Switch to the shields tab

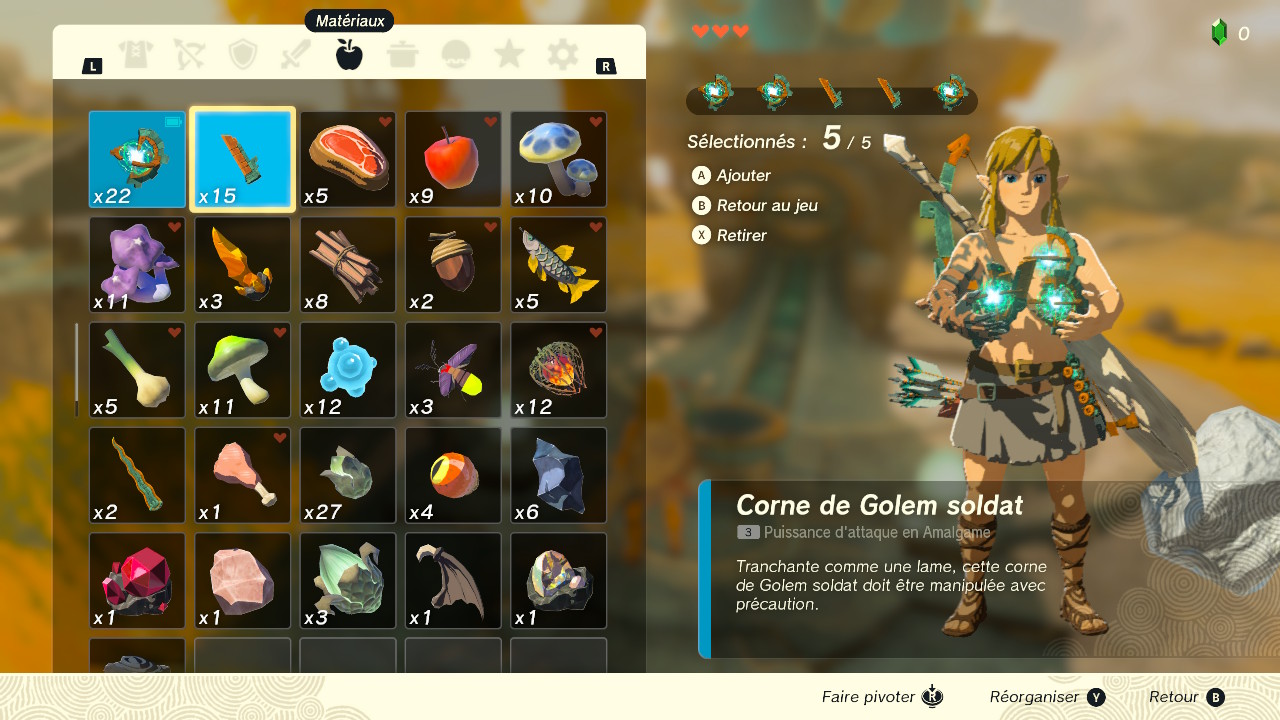click(x=243, y=54)
